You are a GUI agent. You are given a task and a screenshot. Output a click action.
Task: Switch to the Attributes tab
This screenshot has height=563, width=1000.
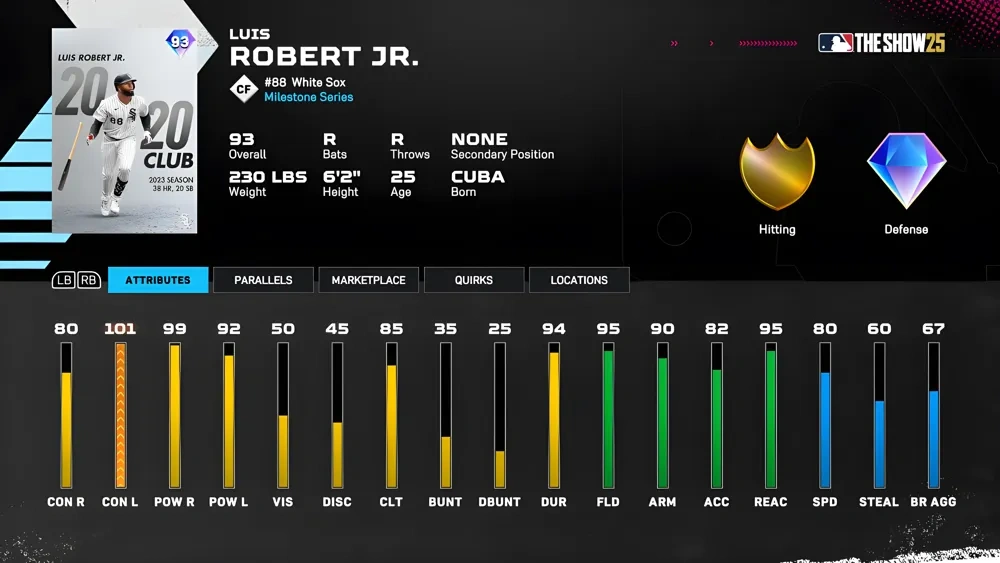[x=158, y=280]
